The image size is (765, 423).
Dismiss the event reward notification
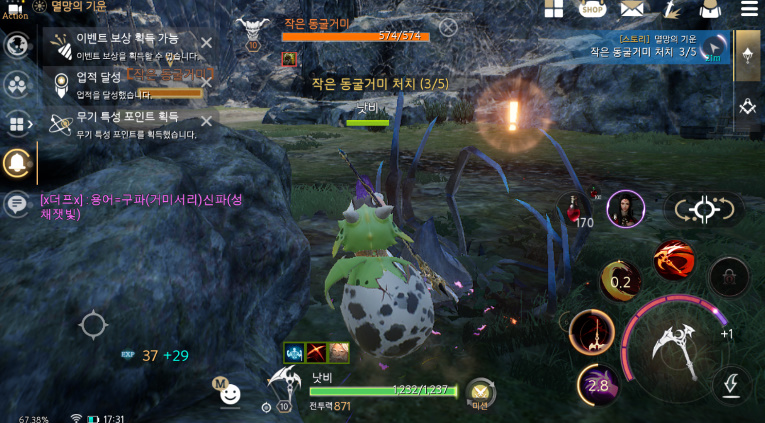tap(206, 43)
